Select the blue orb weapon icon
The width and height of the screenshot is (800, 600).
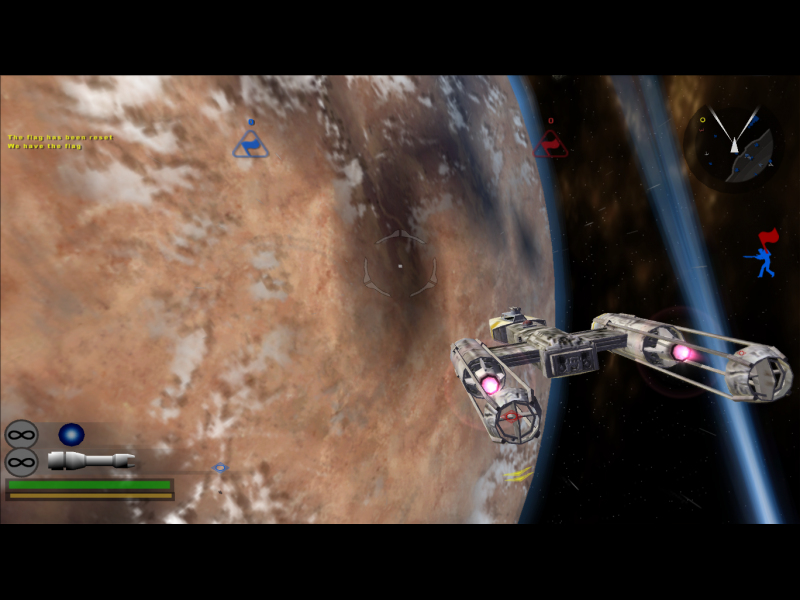(71, 434)
